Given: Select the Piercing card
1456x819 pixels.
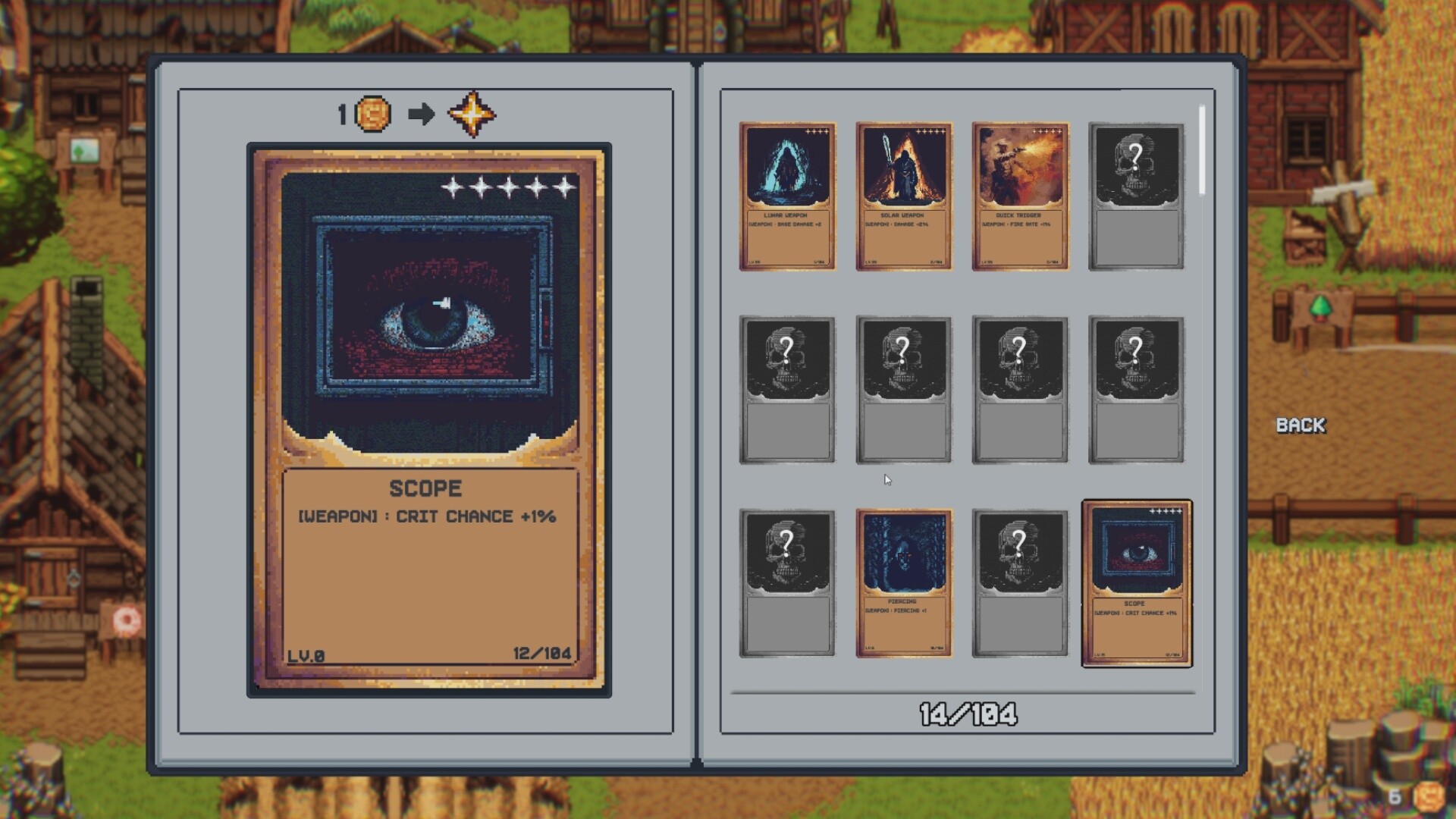Looking at the screenshot, I should tap(904, 584).
